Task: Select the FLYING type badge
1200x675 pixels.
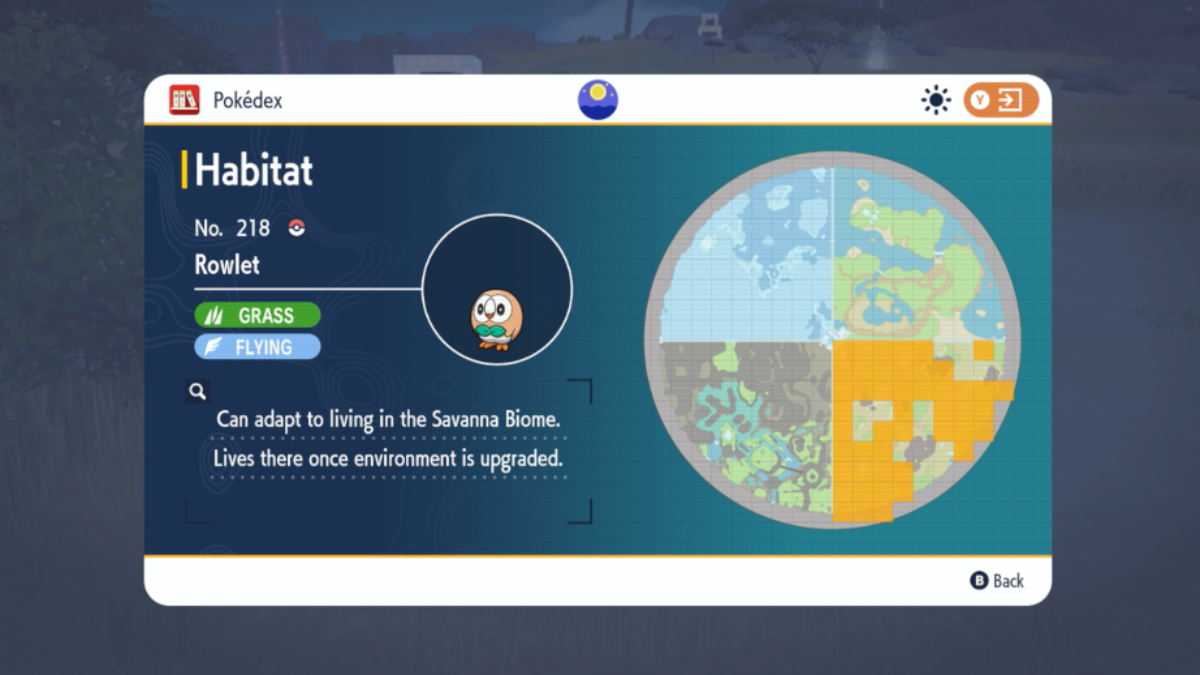Action: point(257,347)
